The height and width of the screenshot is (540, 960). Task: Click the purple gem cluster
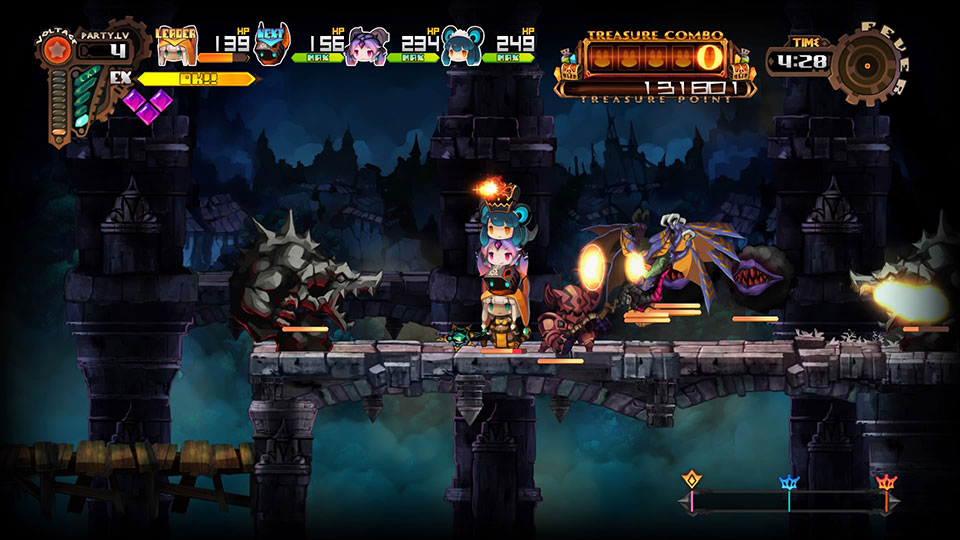(147, 104)
